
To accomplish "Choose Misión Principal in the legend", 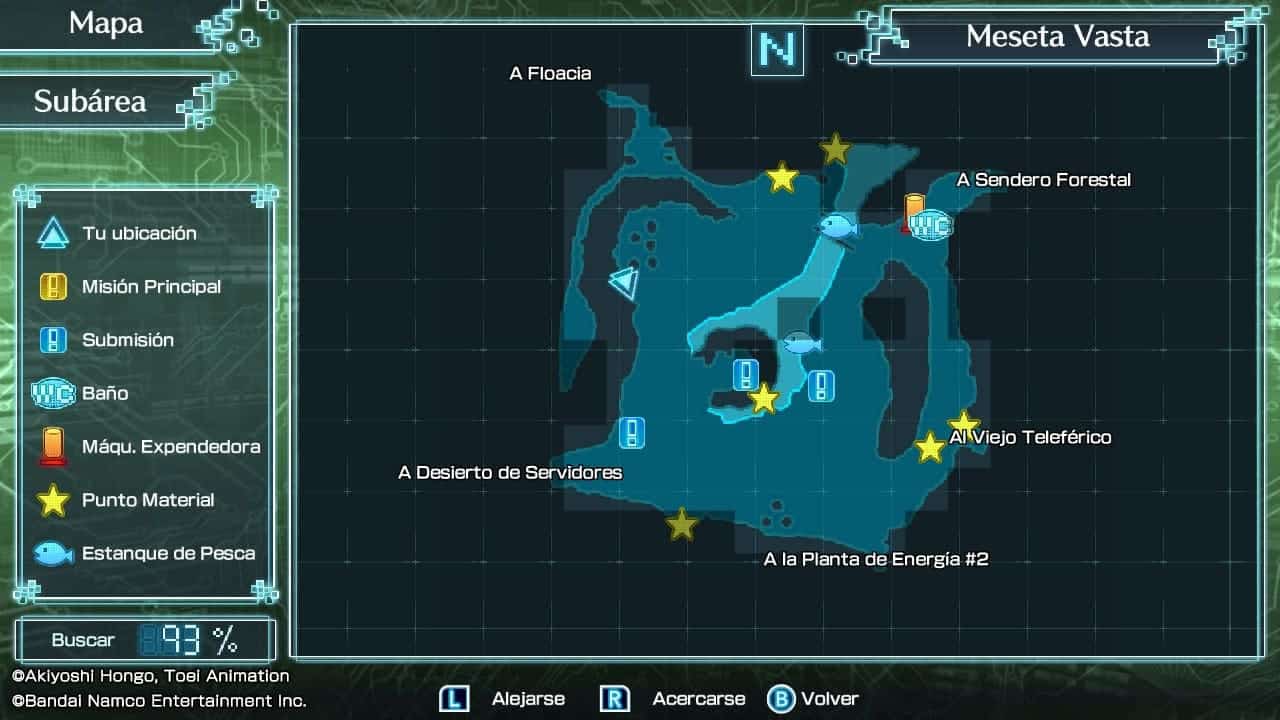I will tap(151, 287).
